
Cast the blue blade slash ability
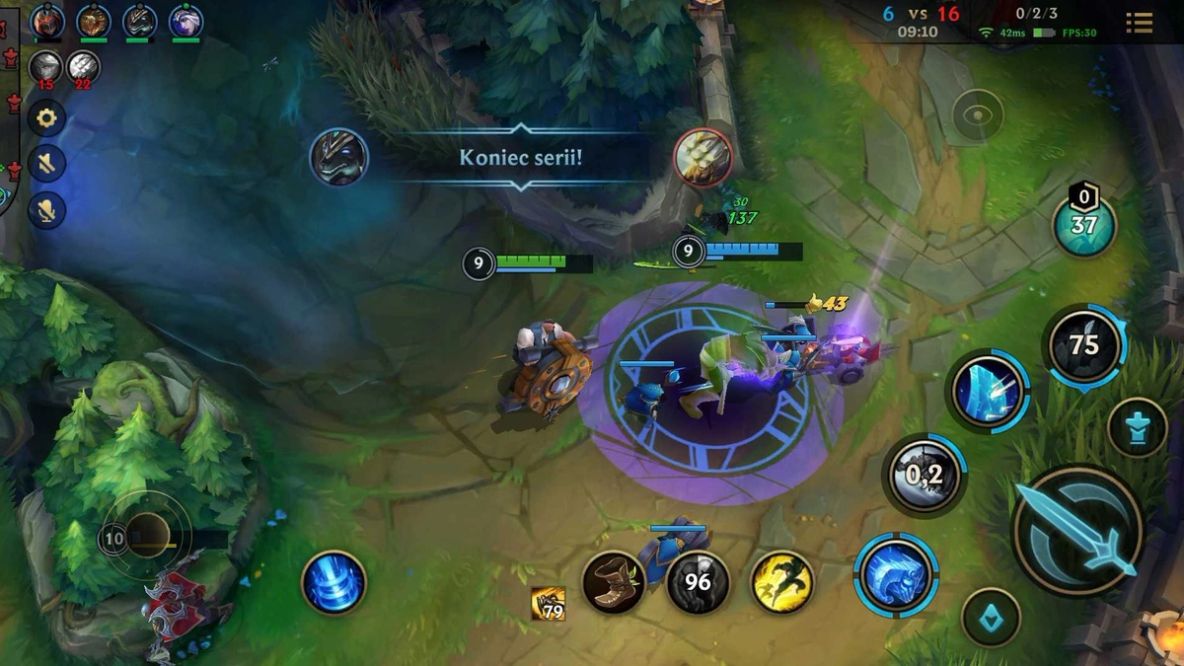click(x=987, y=391)
